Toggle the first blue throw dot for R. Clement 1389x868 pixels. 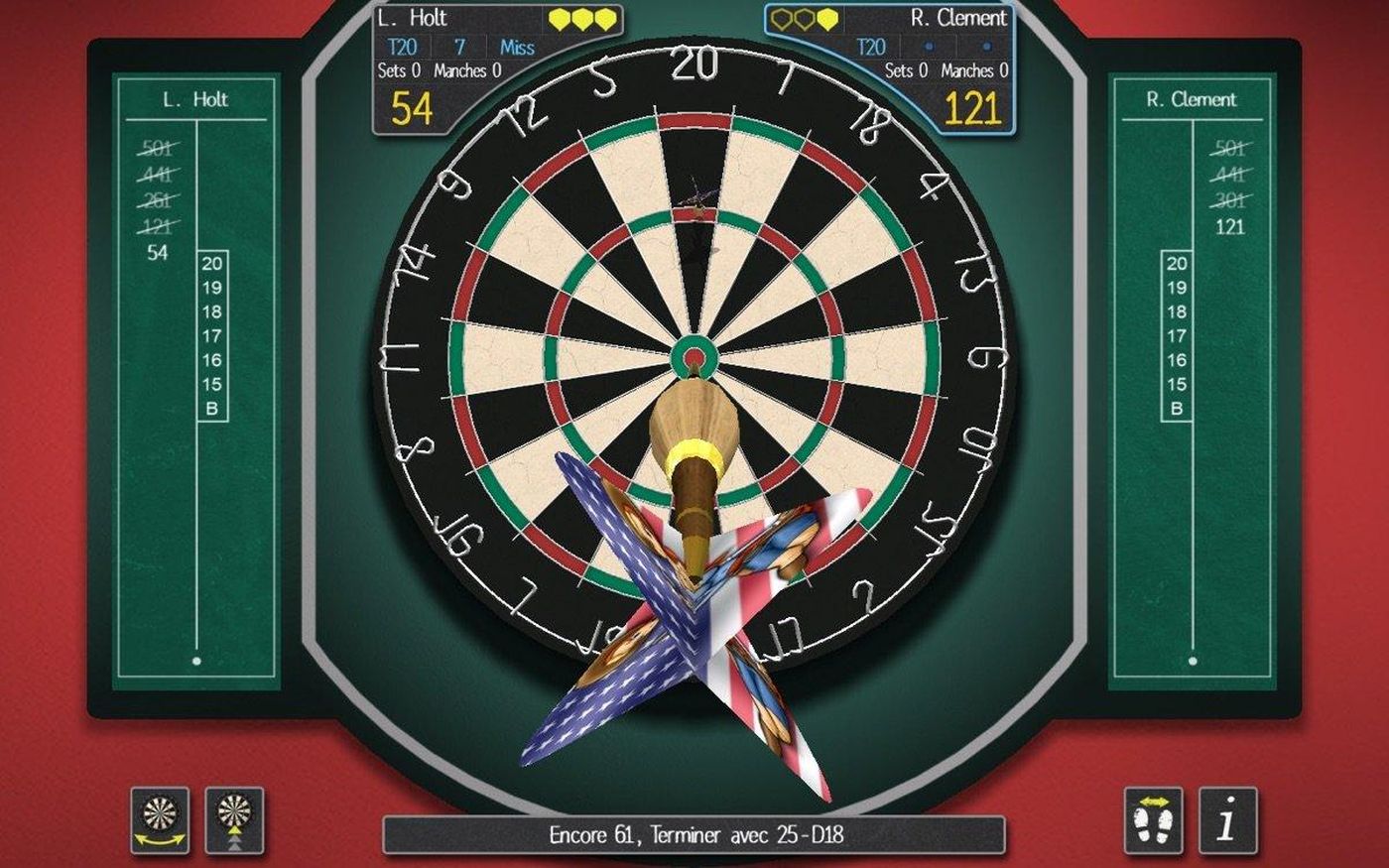tap(928, 47)
